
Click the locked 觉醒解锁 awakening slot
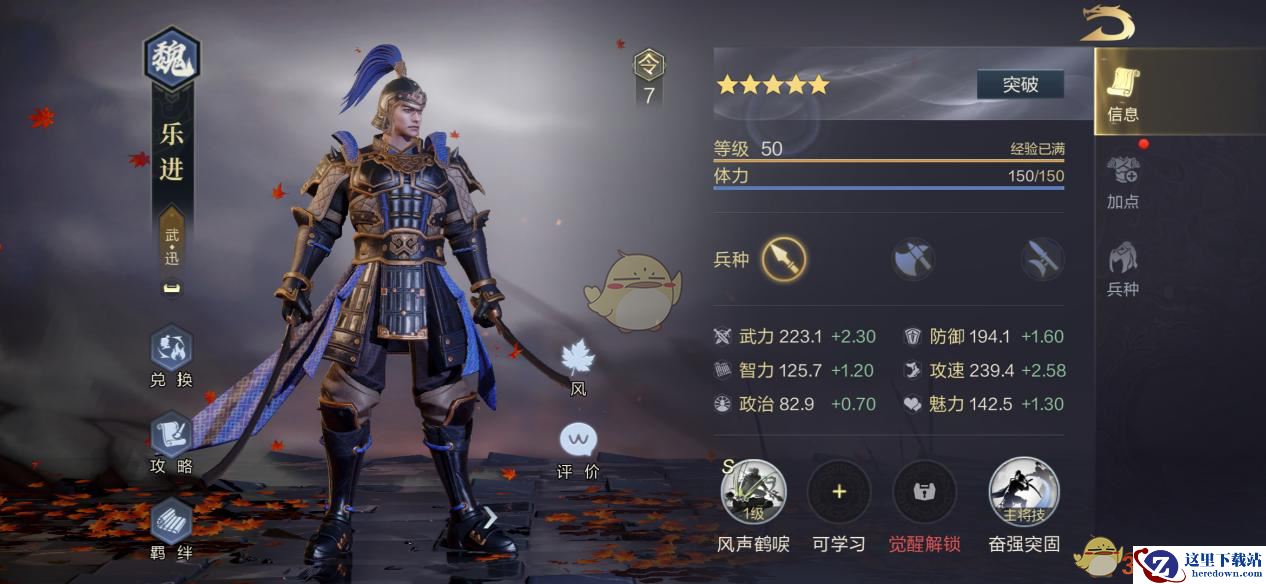924,492
